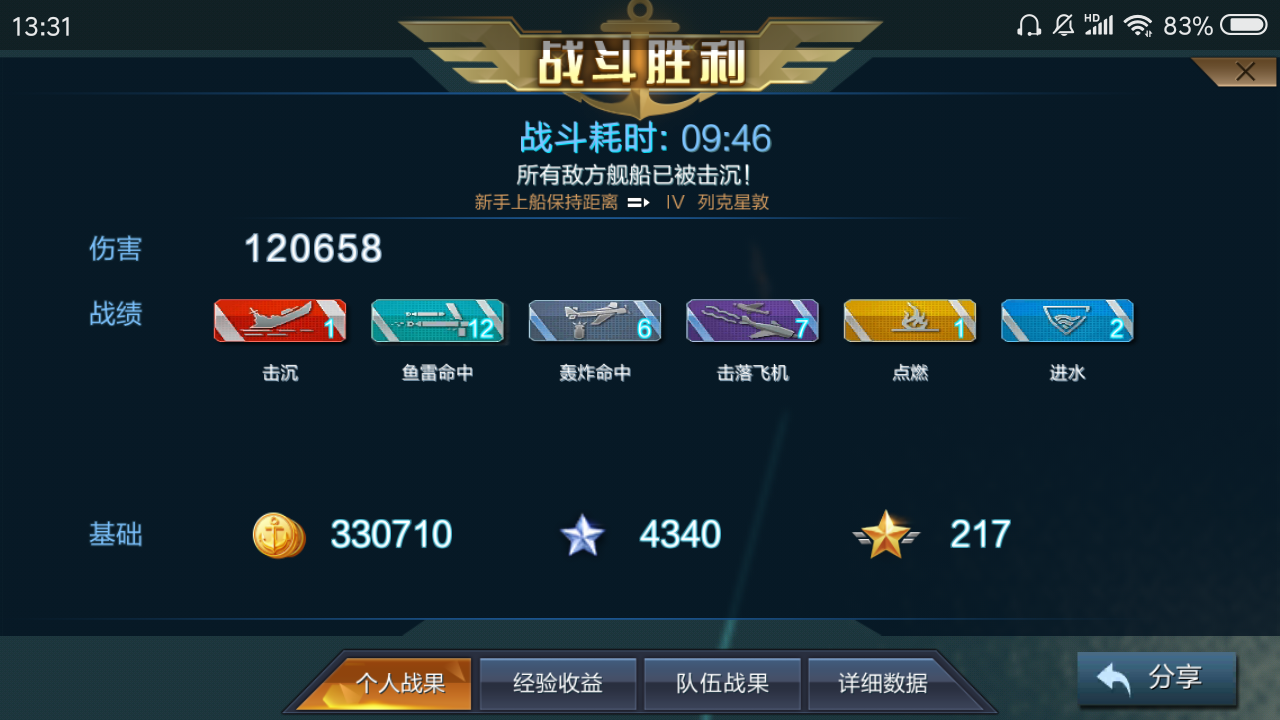Switch to the 经验收益 tab

coord(557,684)
